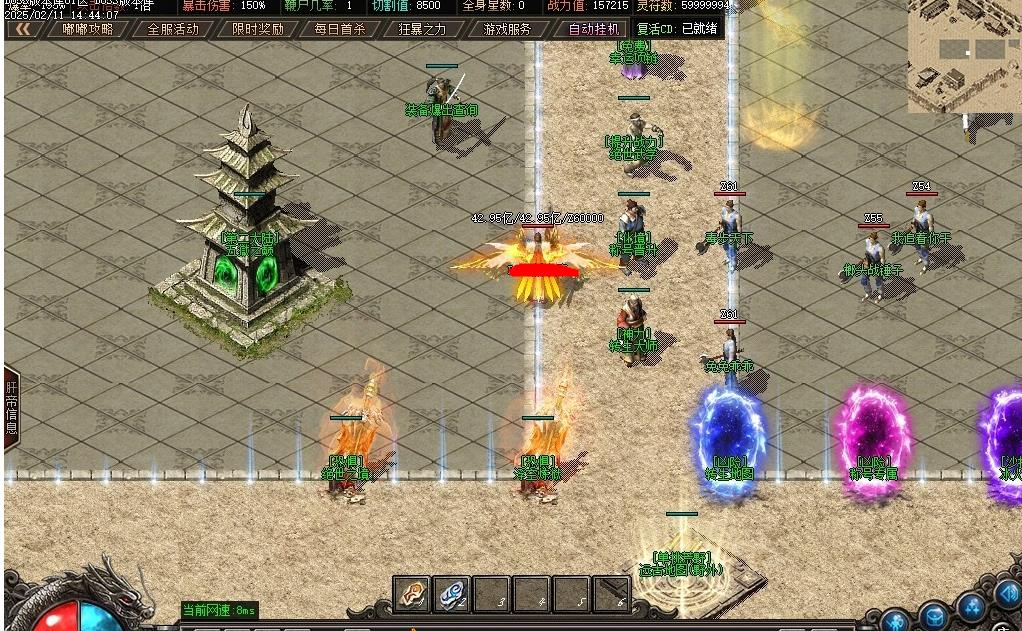Open the 限时奖励 timed rewards menu
The image size is (1022, 631).
pyautogui.click(x=257, y=29)
